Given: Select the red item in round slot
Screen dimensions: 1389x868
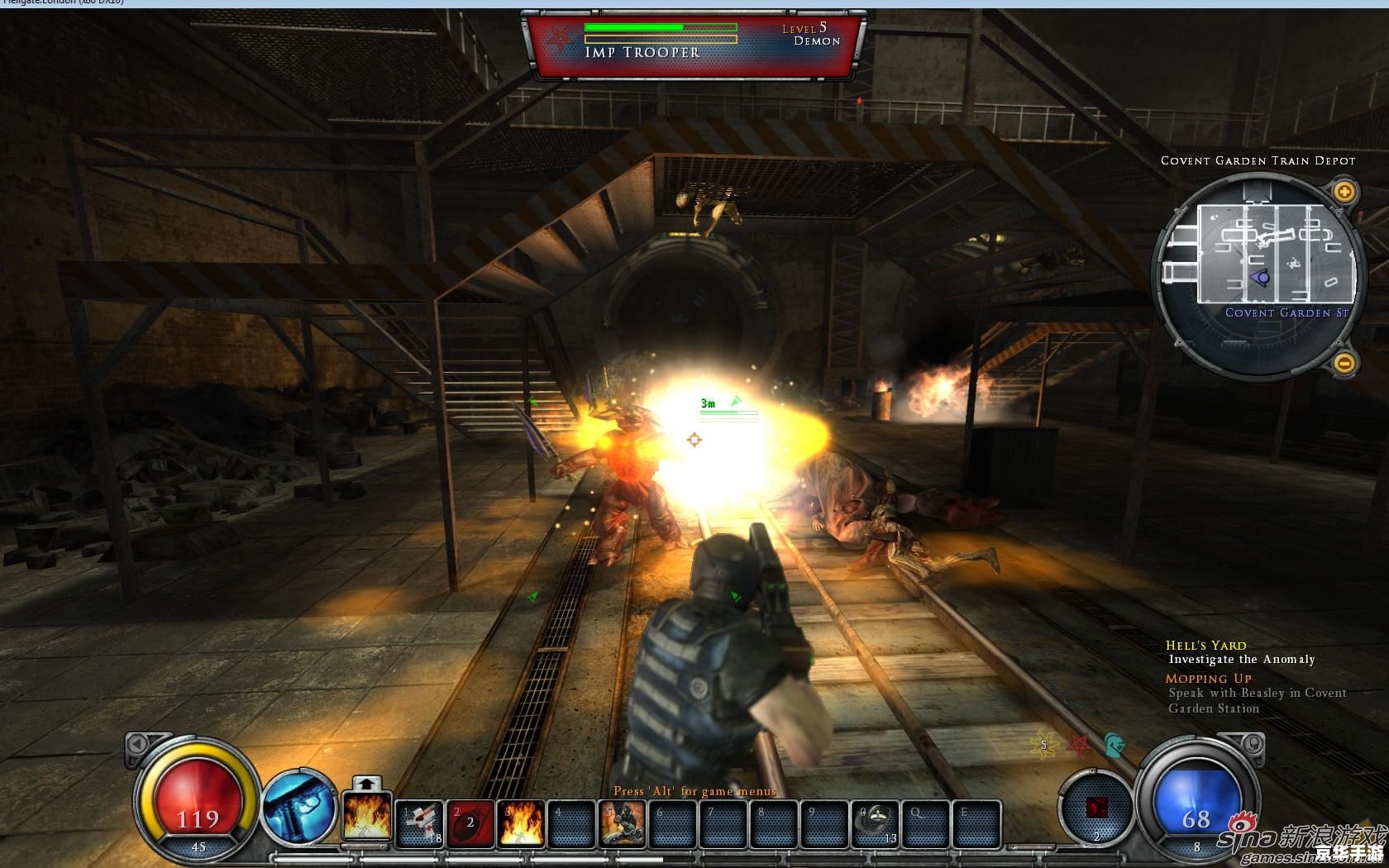Looking at the screenshot, I should 1096,808.
